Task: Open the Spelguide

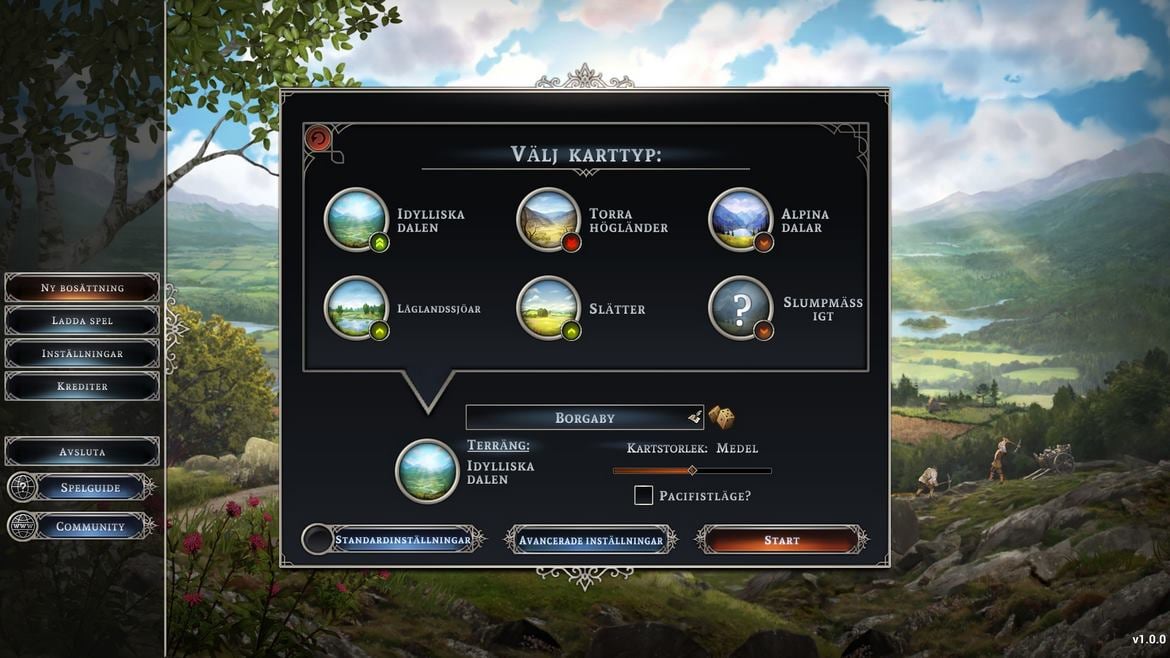Action: [x=90, y=488]
